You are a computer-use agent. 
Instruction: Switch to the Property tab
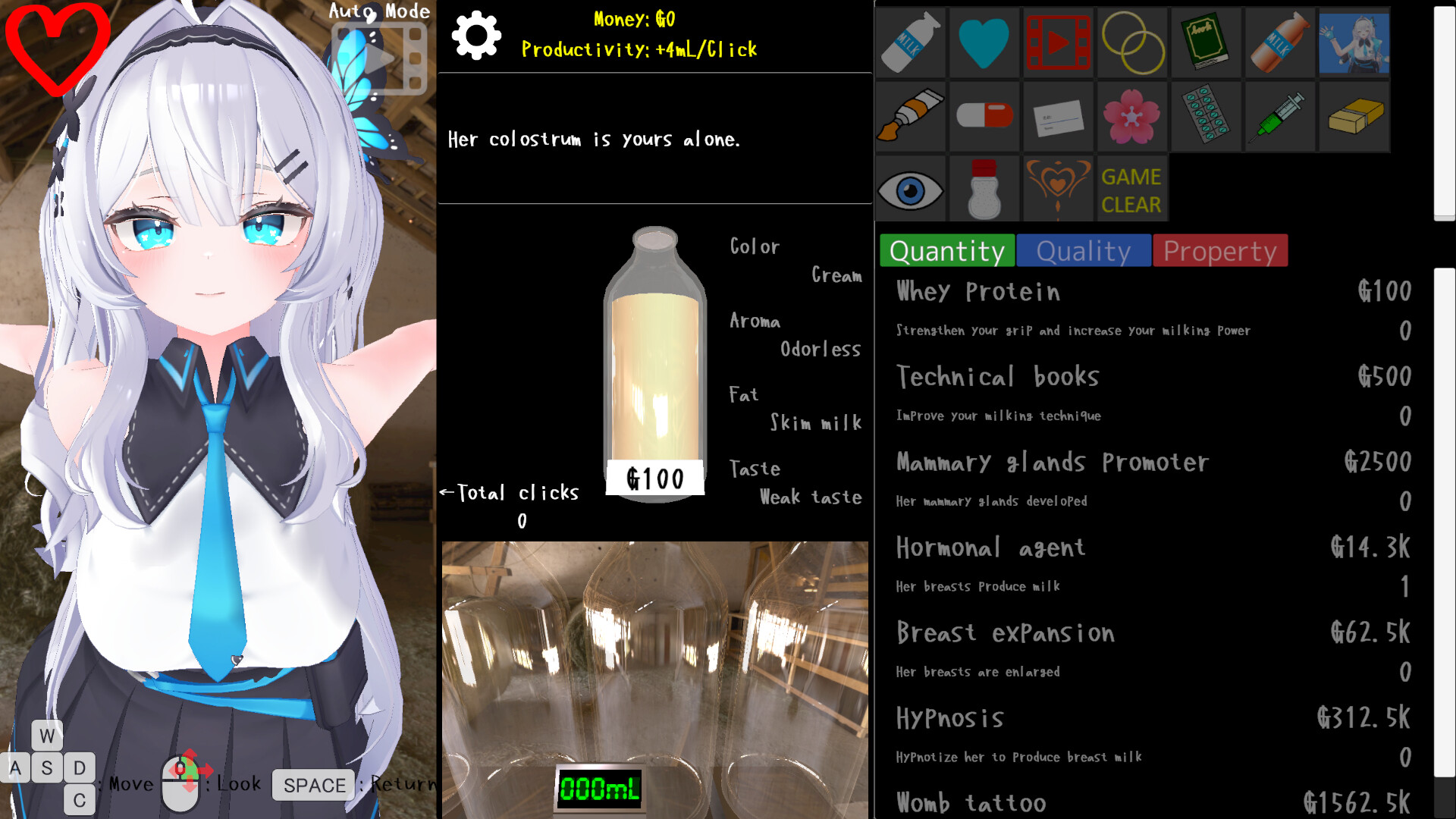coord(1219,251)
